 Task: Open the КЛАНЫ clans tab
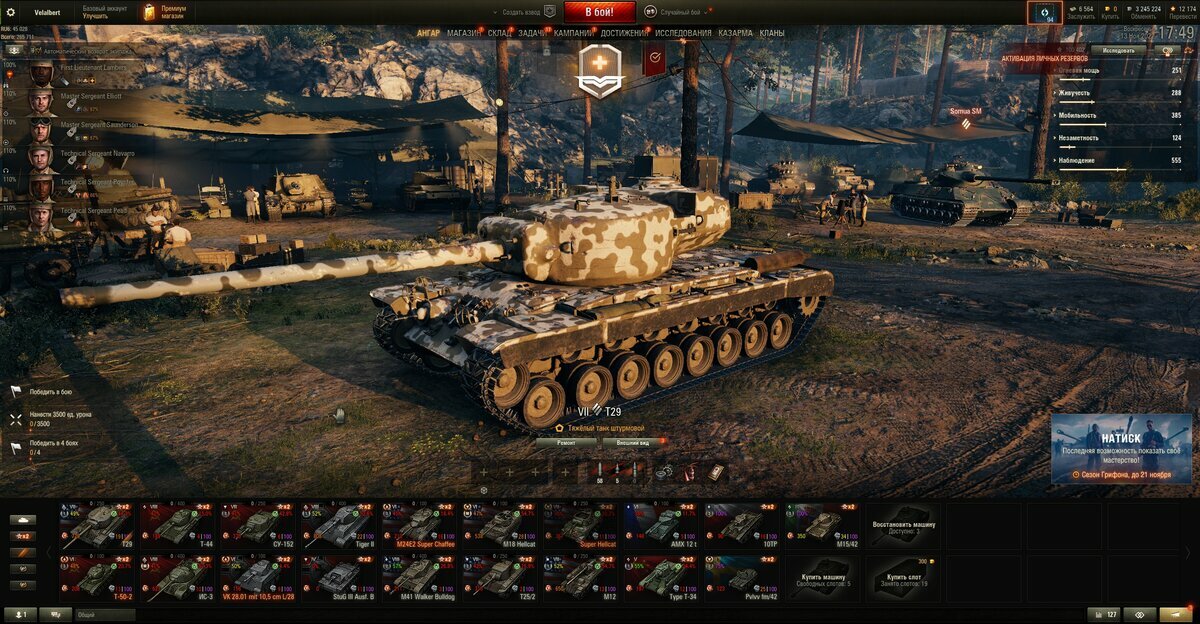pos(772,33)
